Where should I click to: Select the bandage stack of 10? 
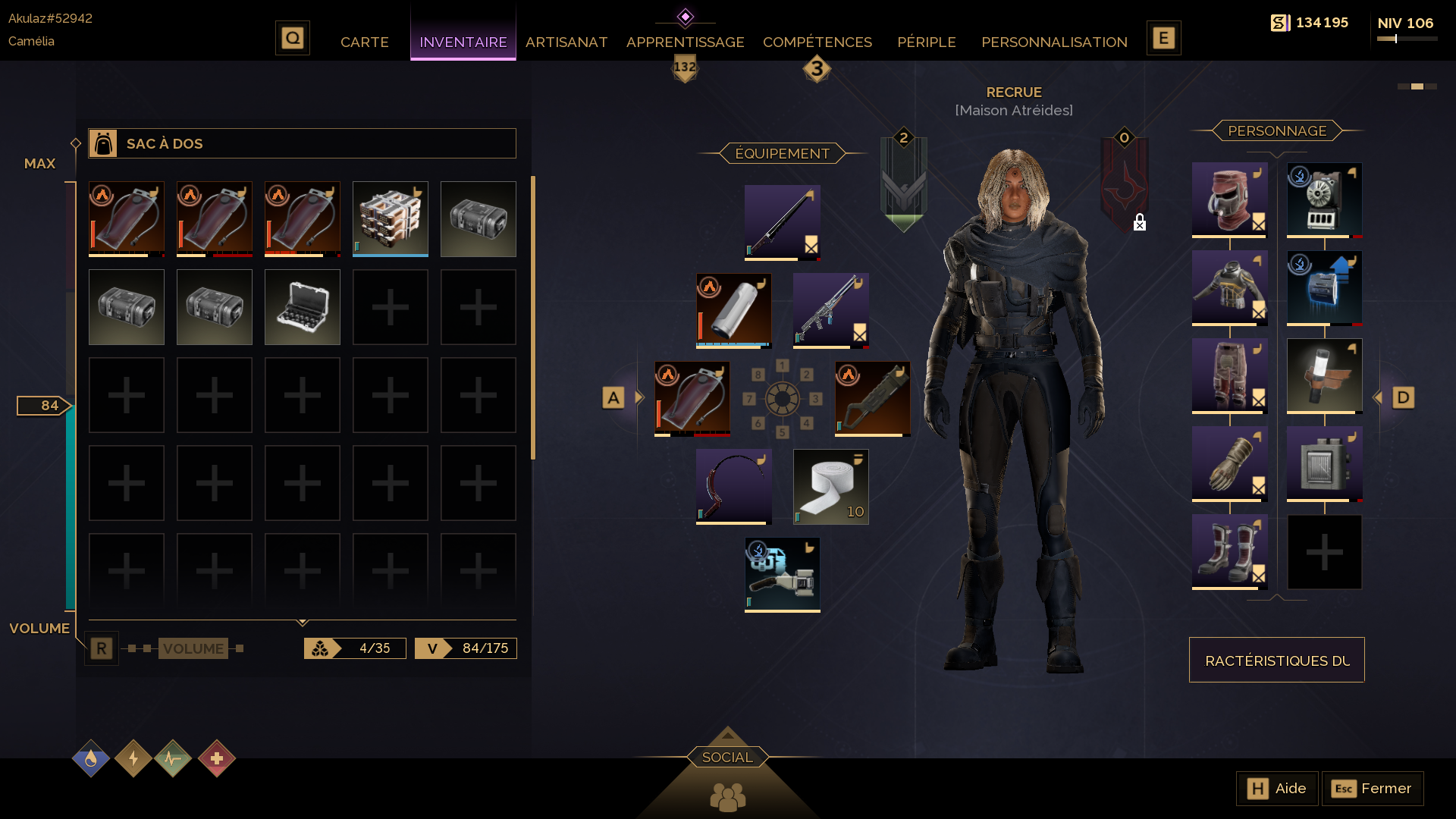830,487
